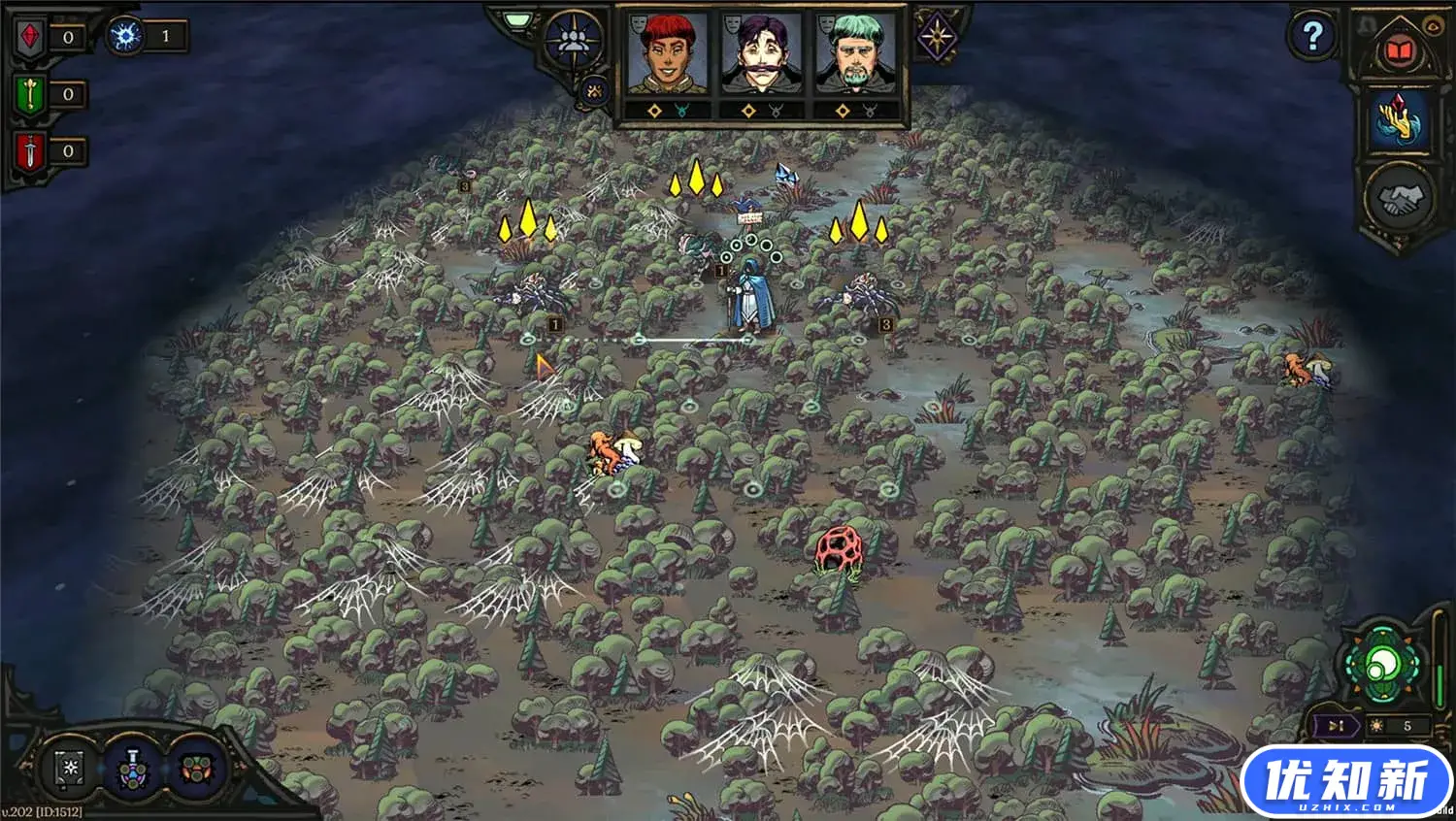The image size is (1456, 821).
Task: Select the red-haired hero portrait
Action: (667, 53)
